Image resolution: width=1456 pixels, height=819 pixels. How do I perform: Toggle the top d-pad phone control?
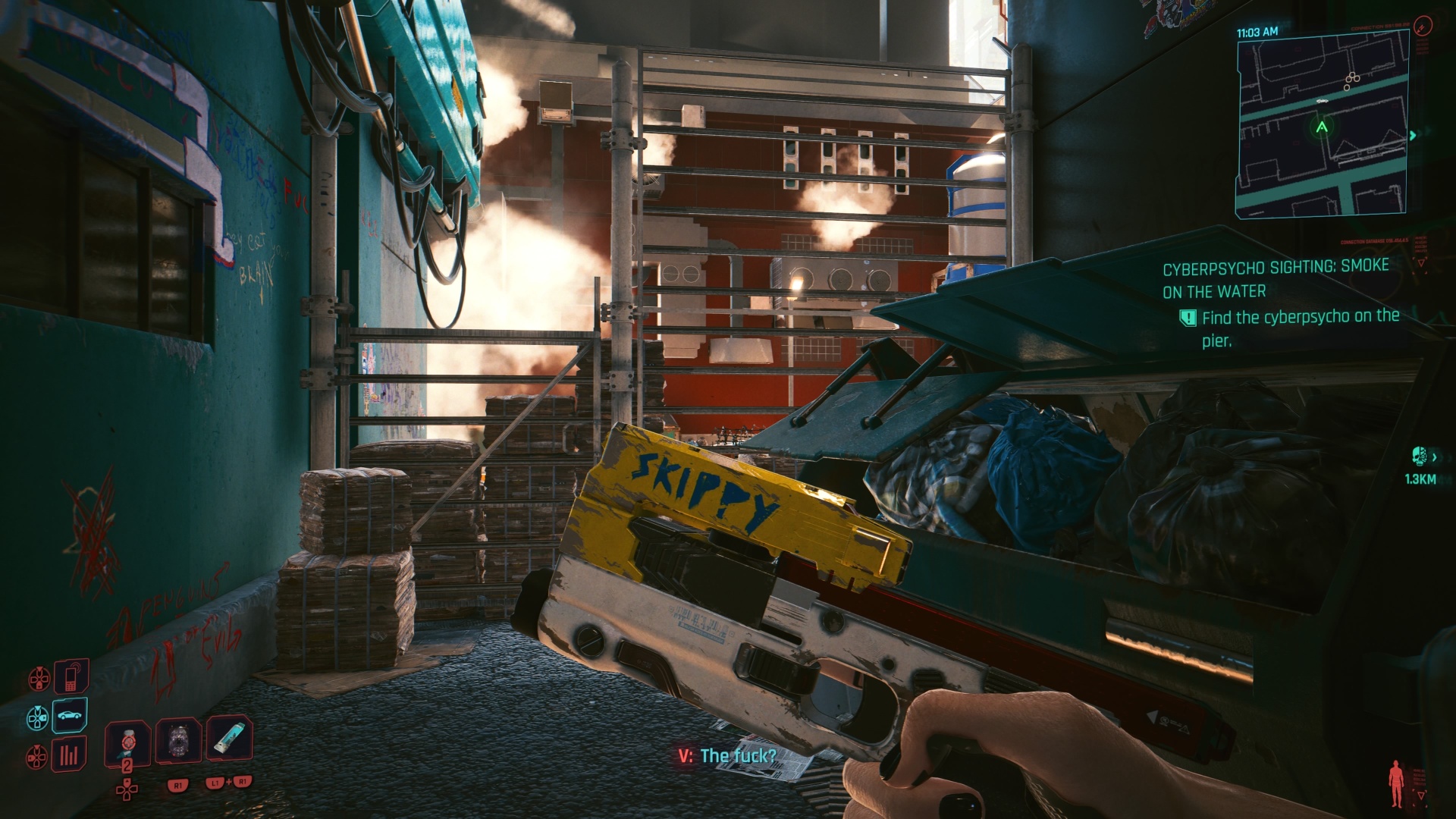coord(39,677)
